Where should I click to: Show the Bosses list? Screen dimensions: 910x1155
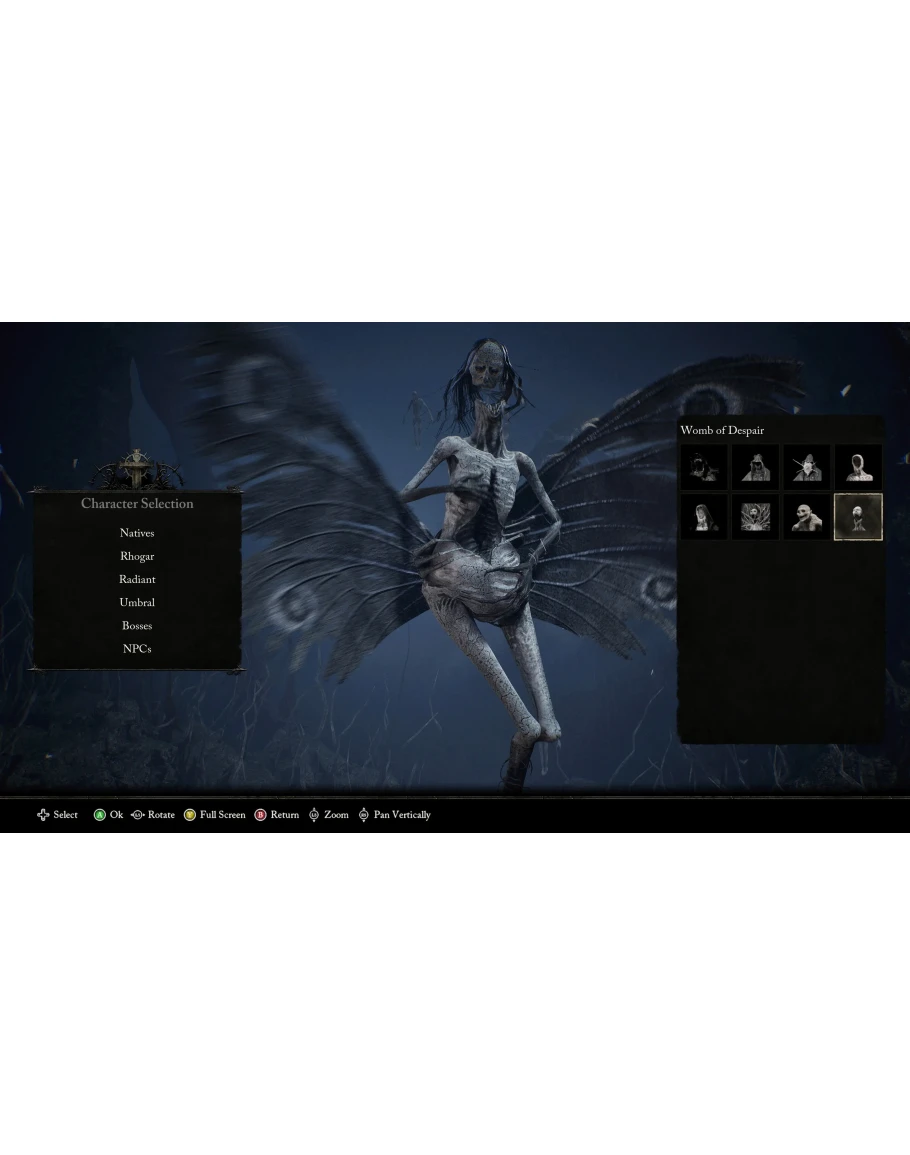(x=137, y=625)
